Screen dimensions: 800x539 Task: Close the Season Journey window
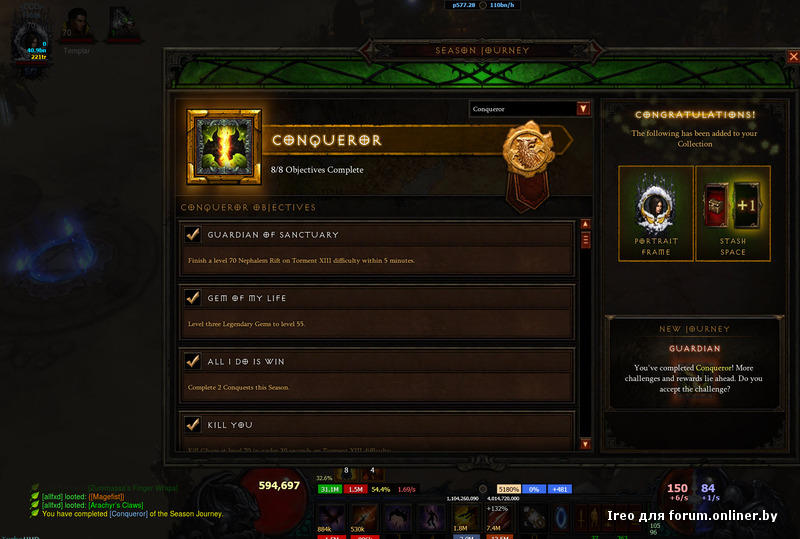[x=792, y=57]
